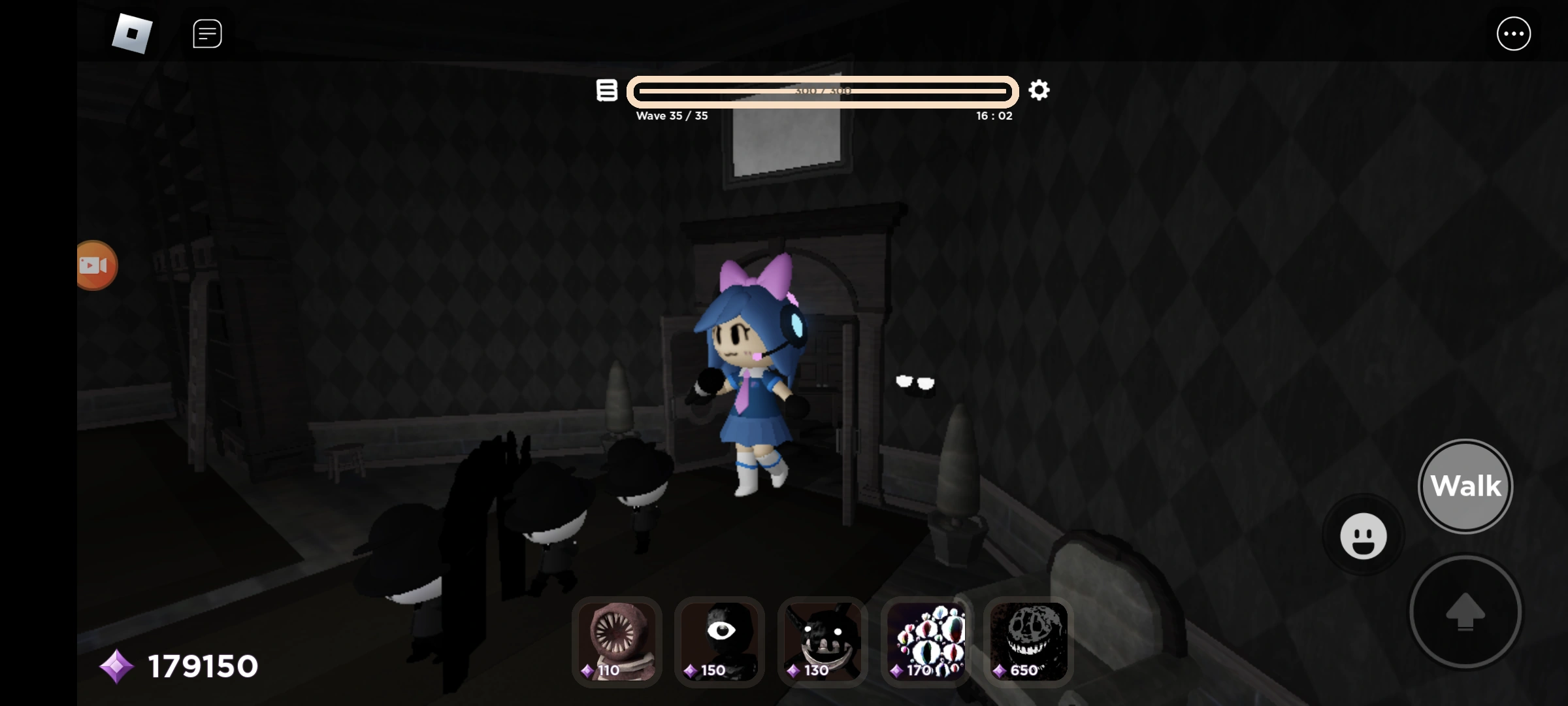Click the 16:02 timer text
The height and width of the screenshot is (706, 1568).
994,116
